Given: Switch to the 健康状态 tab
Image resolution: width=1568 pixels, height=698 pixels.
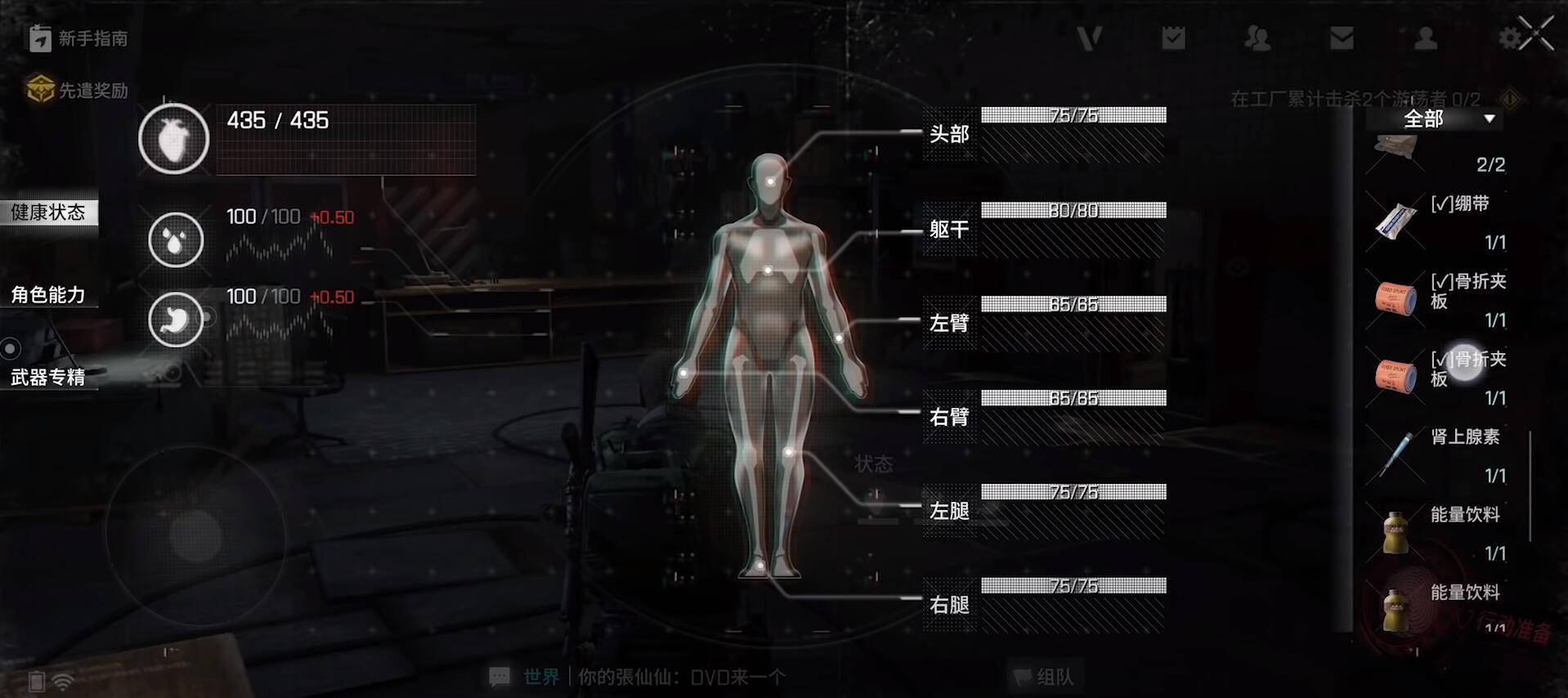Looking at the screenshot, I should click(x=48, y=213).
